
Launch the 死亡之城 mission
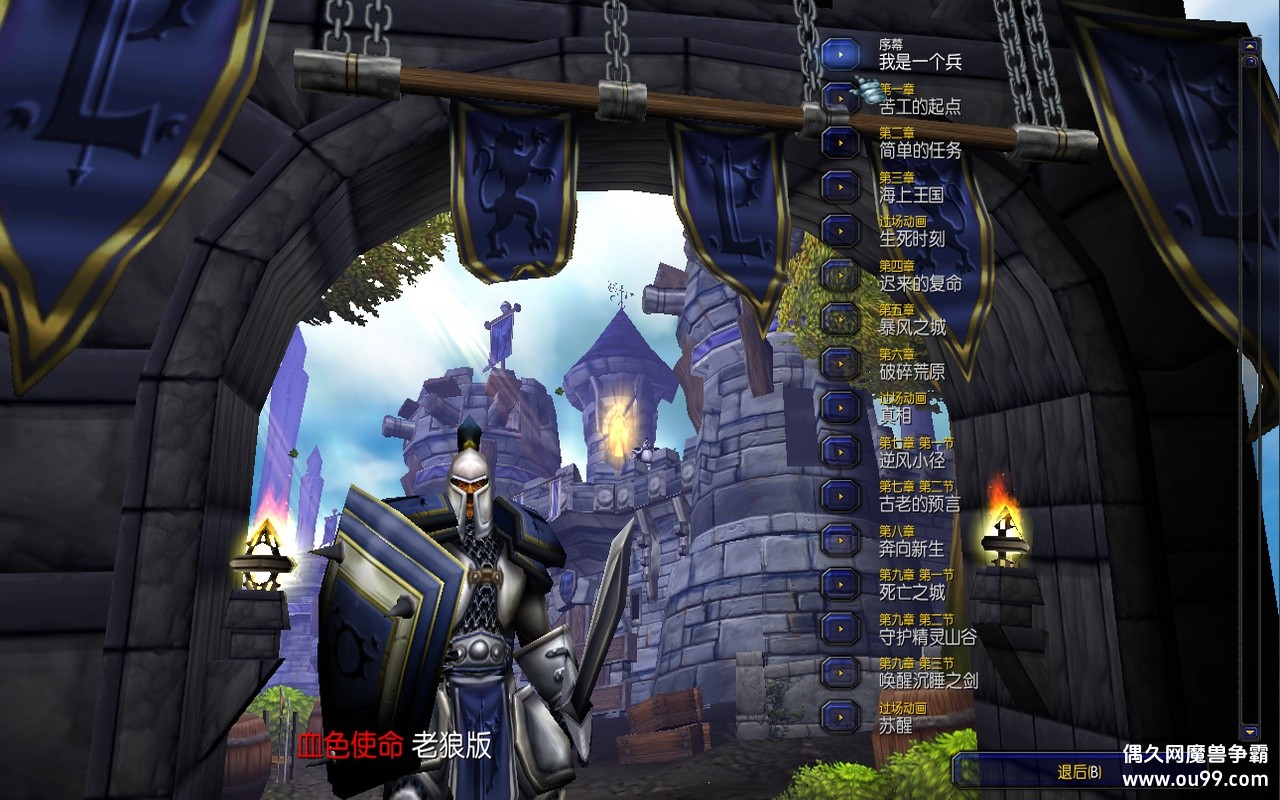(841, 584)
